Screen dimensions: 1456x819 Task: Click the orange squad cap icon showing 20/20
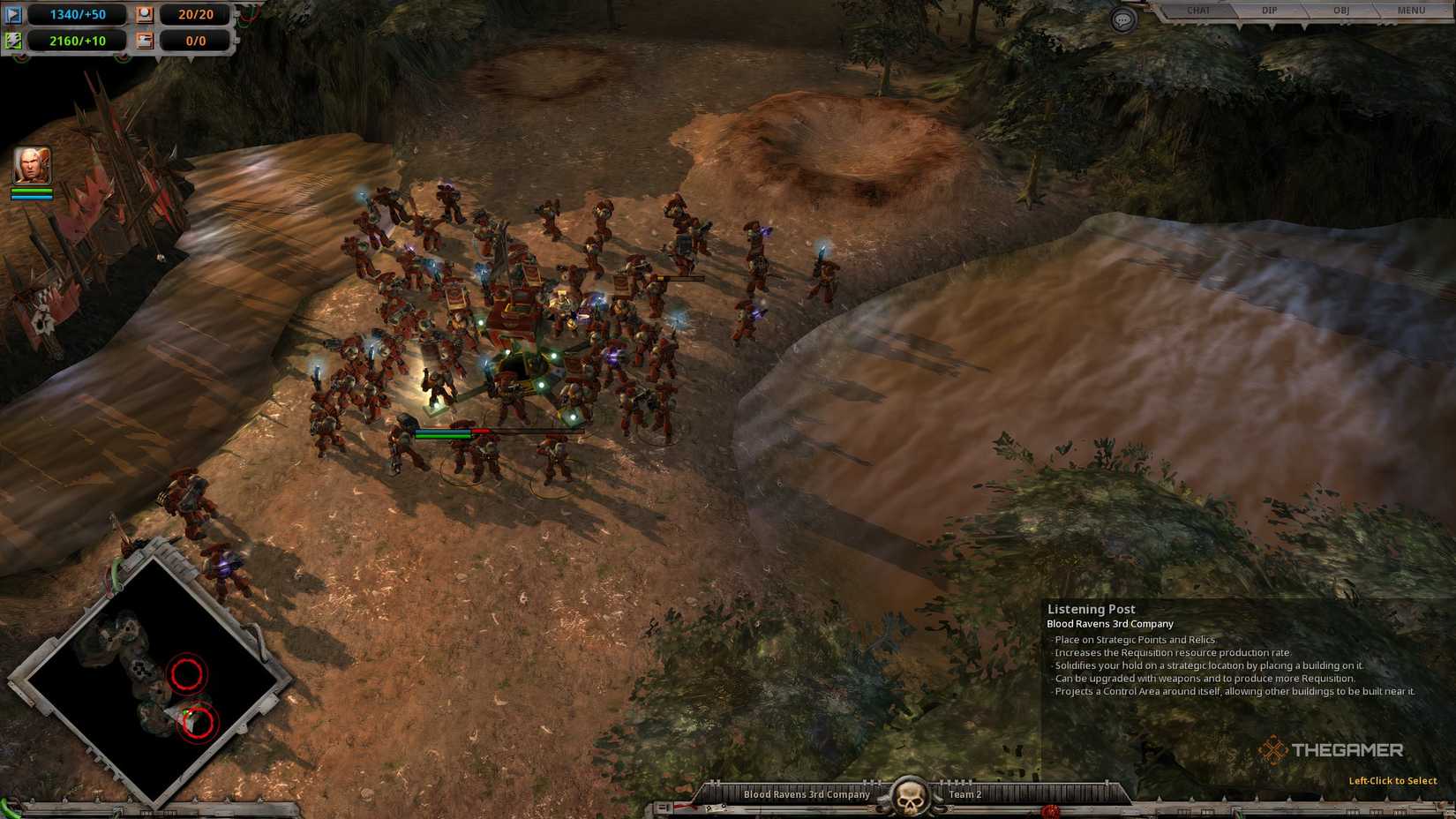coord(145,14)
